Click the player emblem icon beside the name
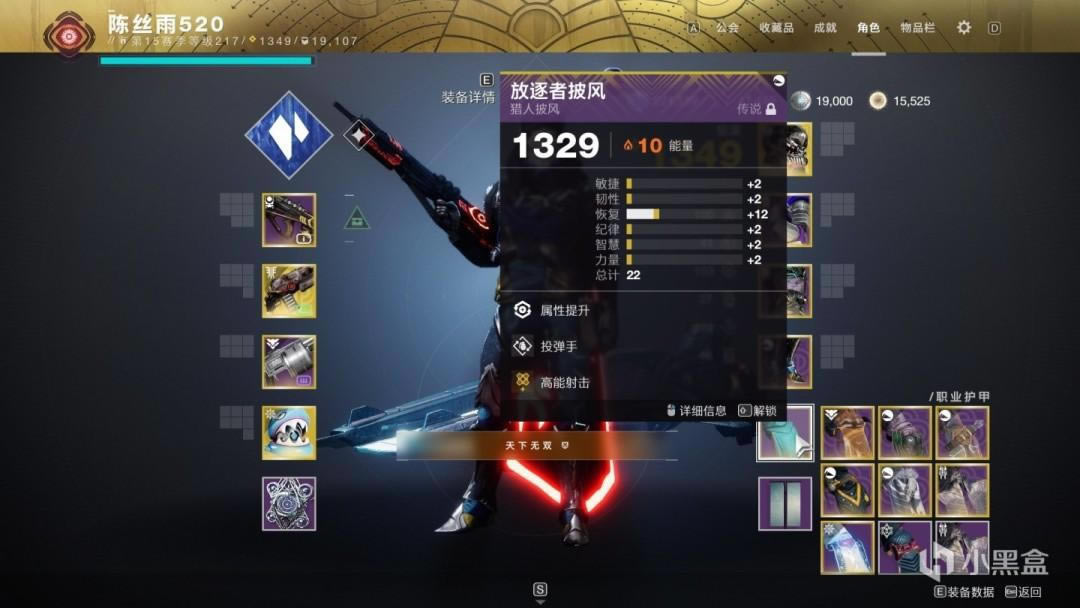 click(x=69, y=32)
